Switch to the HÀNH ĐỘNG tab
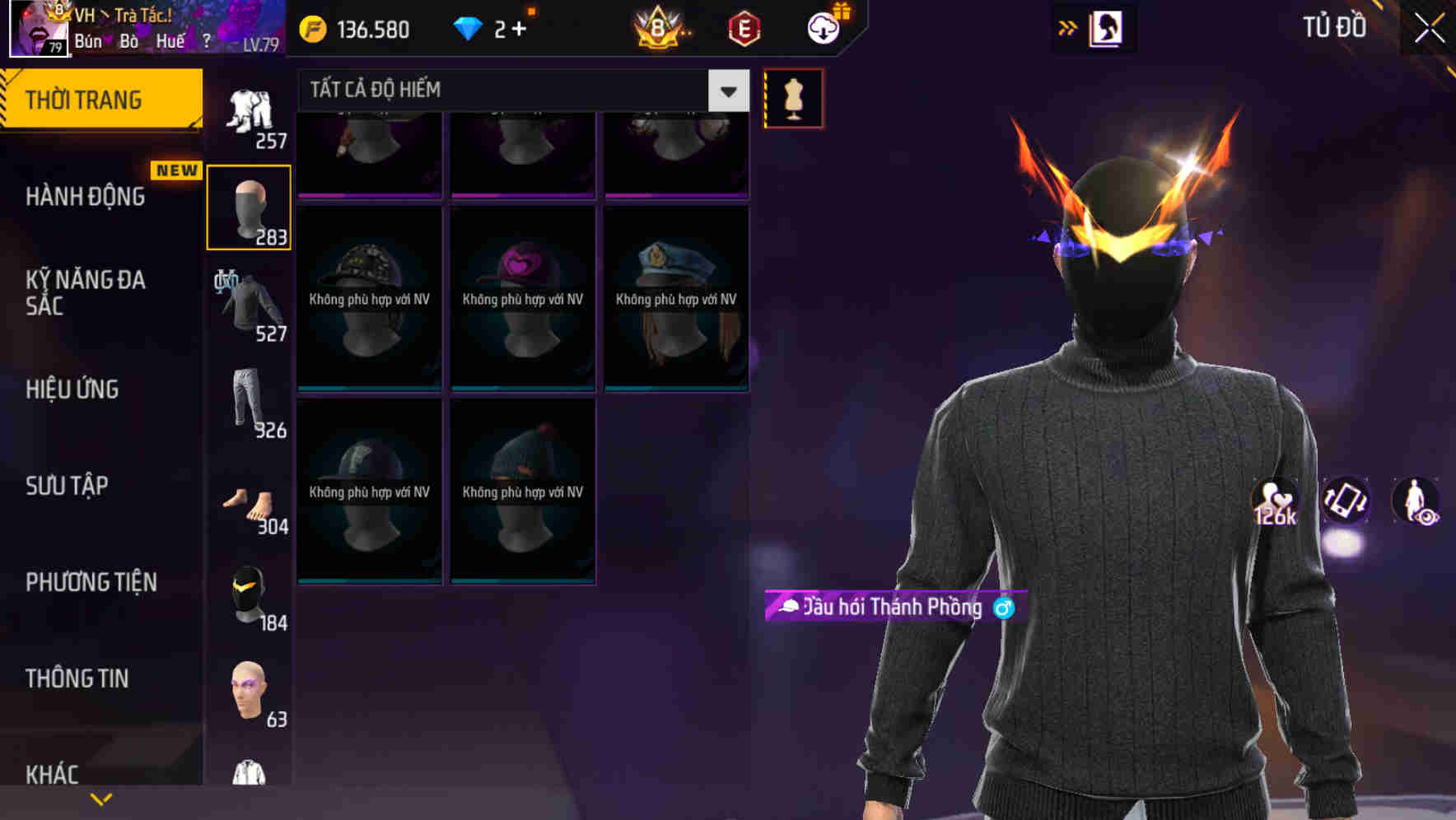 [86, 197]
